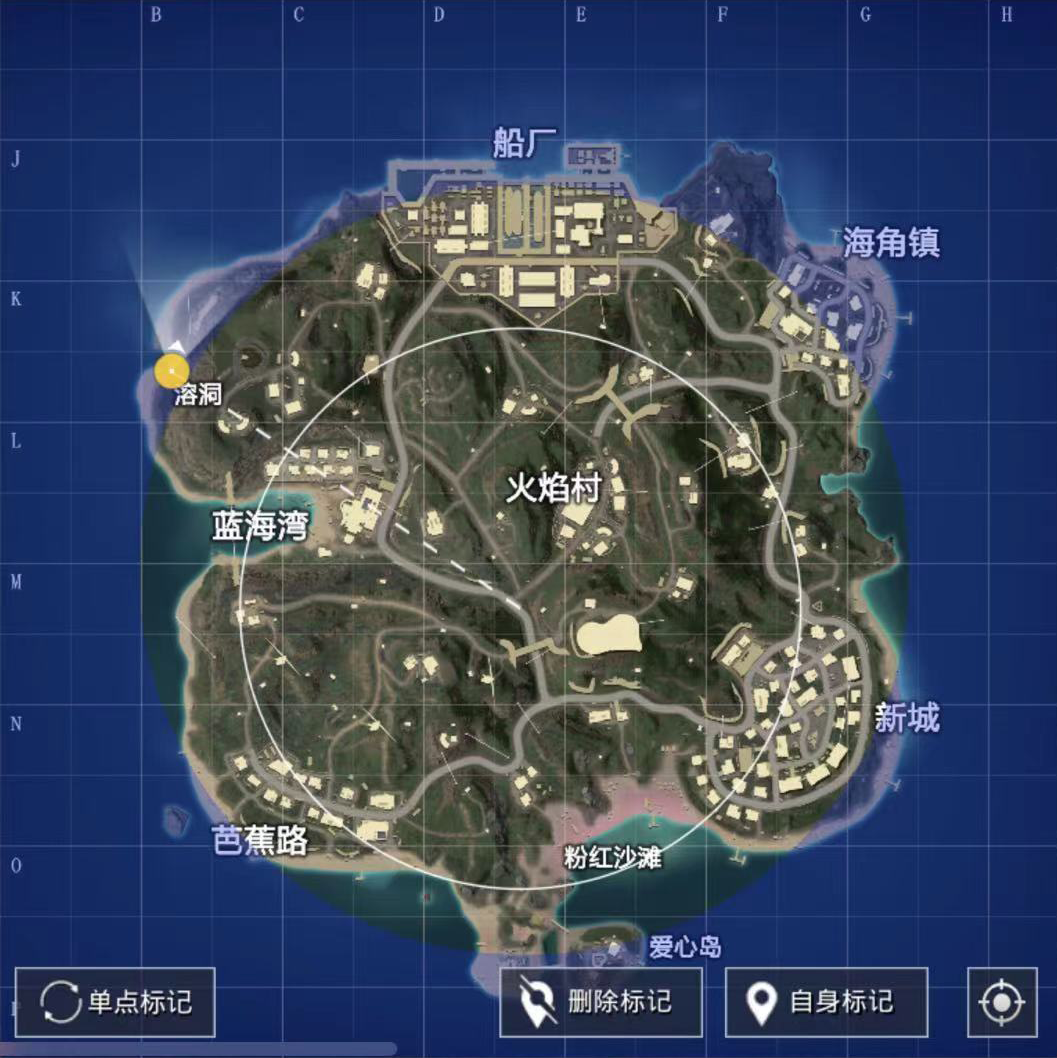Mark the 船厂 shipyard location label

(x=524, y=144)
